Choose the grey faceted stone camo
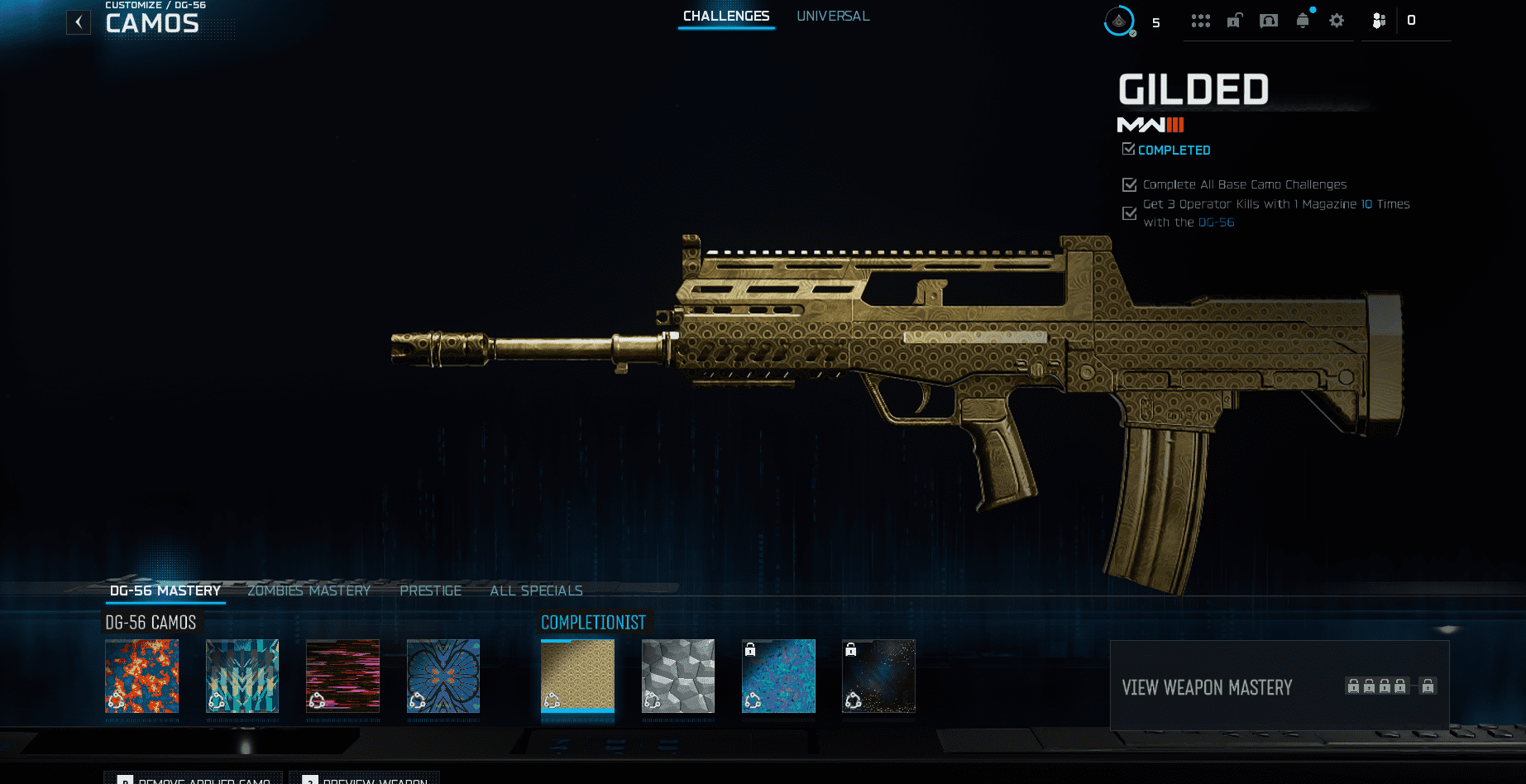1526x784 pixels. [678, 676]
